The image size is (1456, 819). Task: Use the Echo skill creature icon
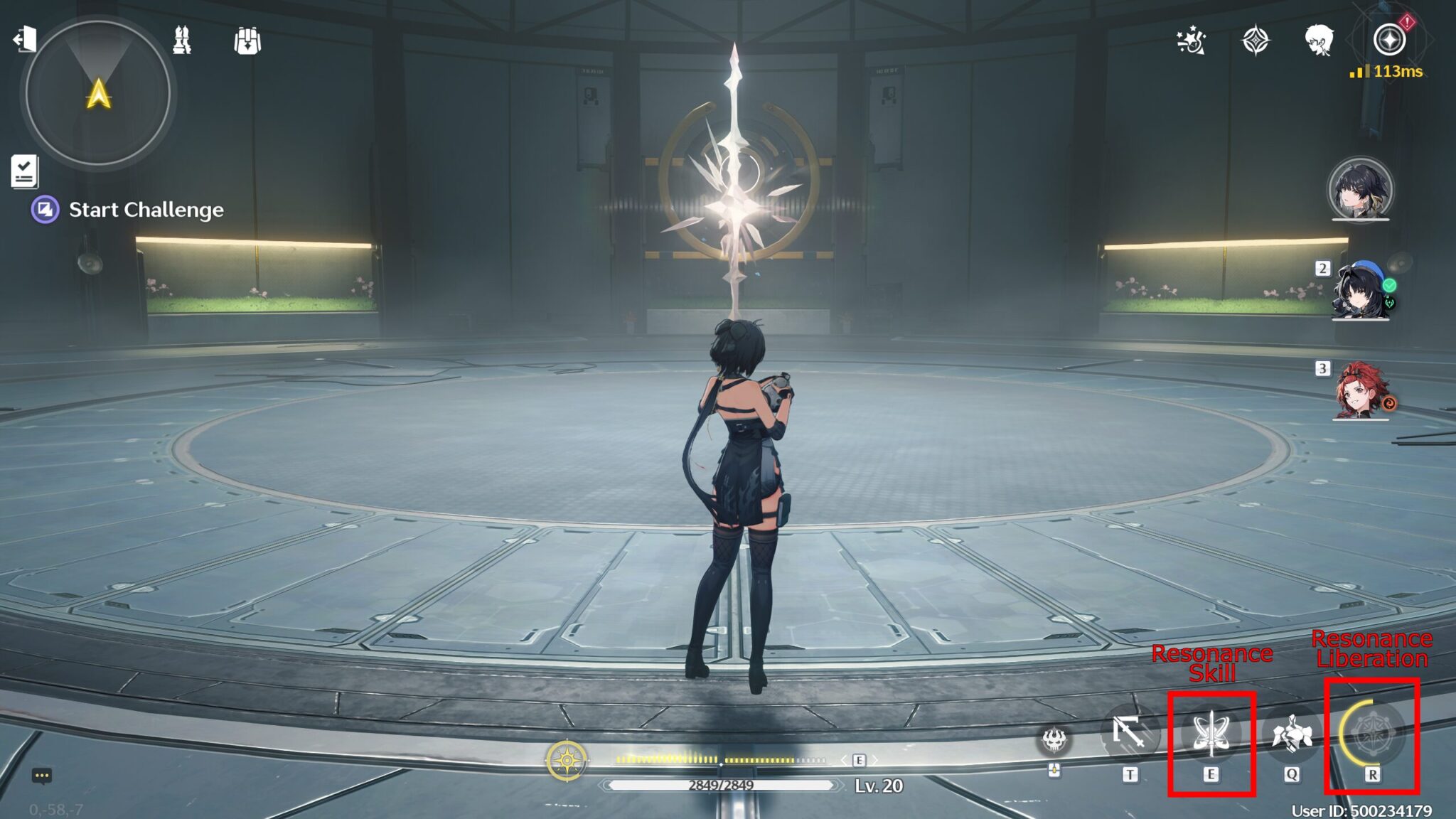pyautogui.click(x=1291, y=734)
